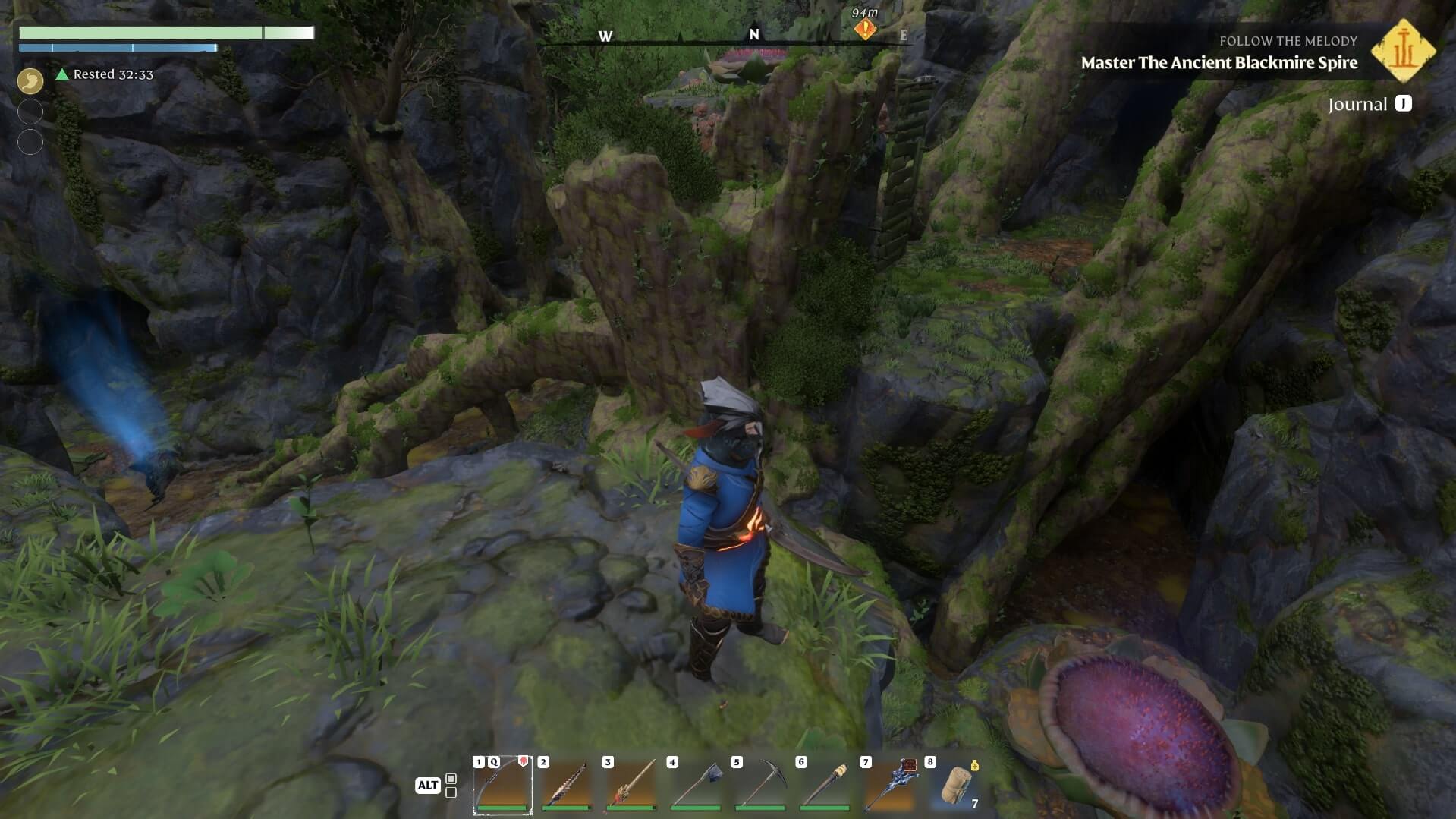Select the stone axe in slot 4
Viewport: 1456px width, 819px height.
(696, 785)
